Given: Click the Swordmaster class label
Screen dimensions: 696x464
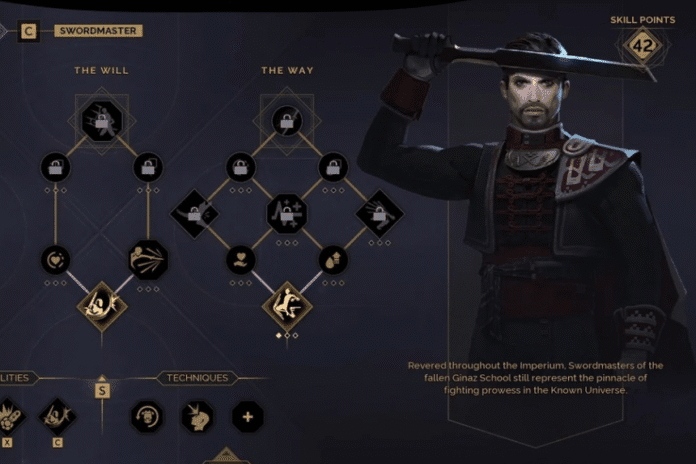Looking at the screenshot, I should coord(99,31).
